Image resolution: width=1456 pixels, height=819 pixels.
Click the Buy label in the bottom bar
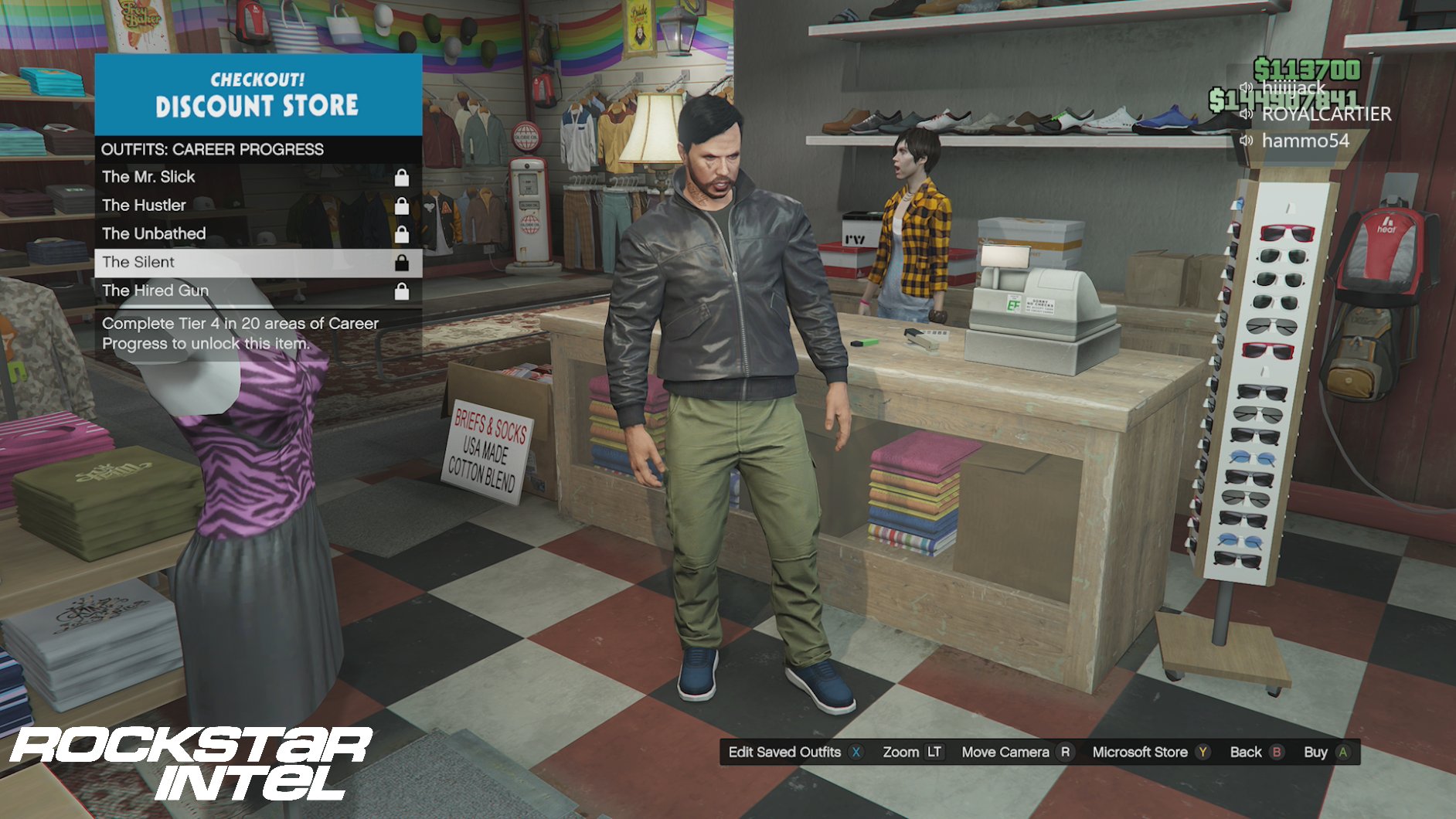click(x=1318, y=751)
